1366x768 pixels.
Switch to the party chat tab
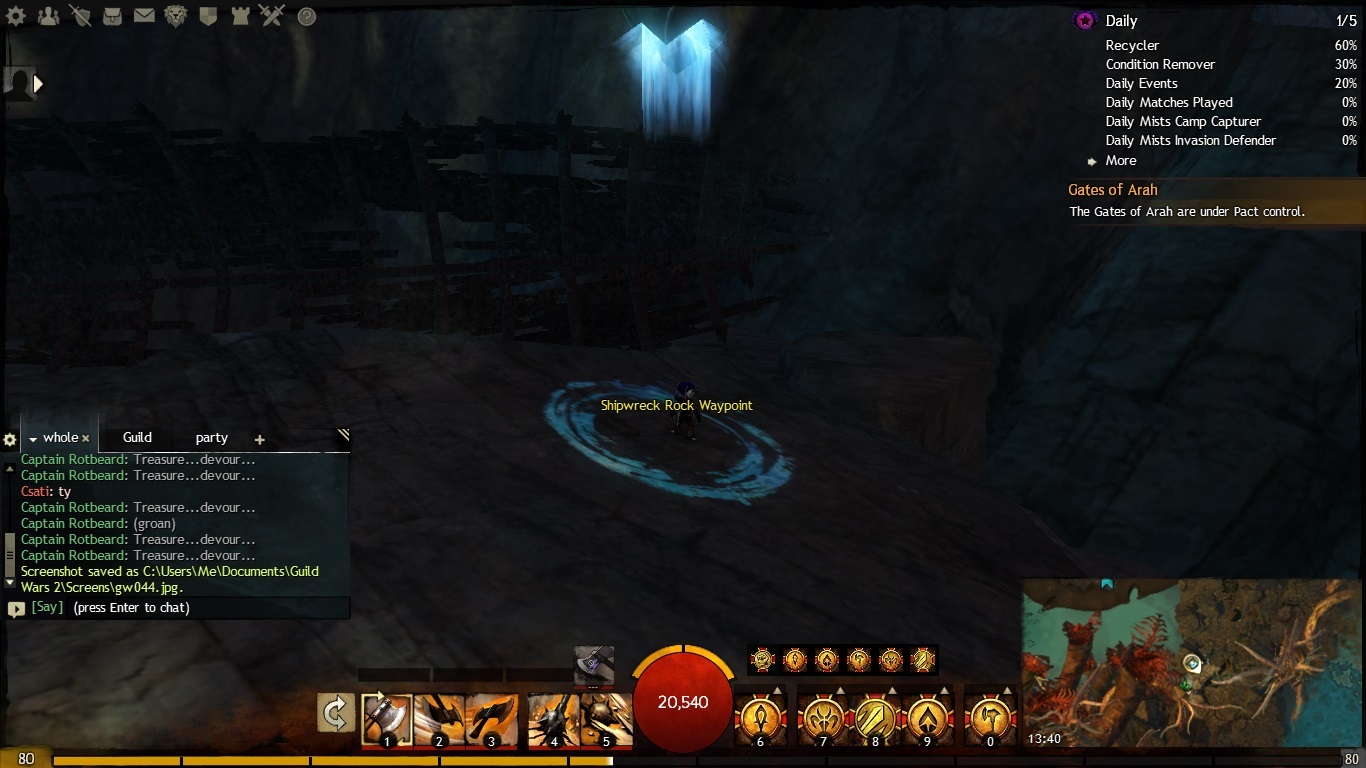pyautogui.click(x=211, y=438)
